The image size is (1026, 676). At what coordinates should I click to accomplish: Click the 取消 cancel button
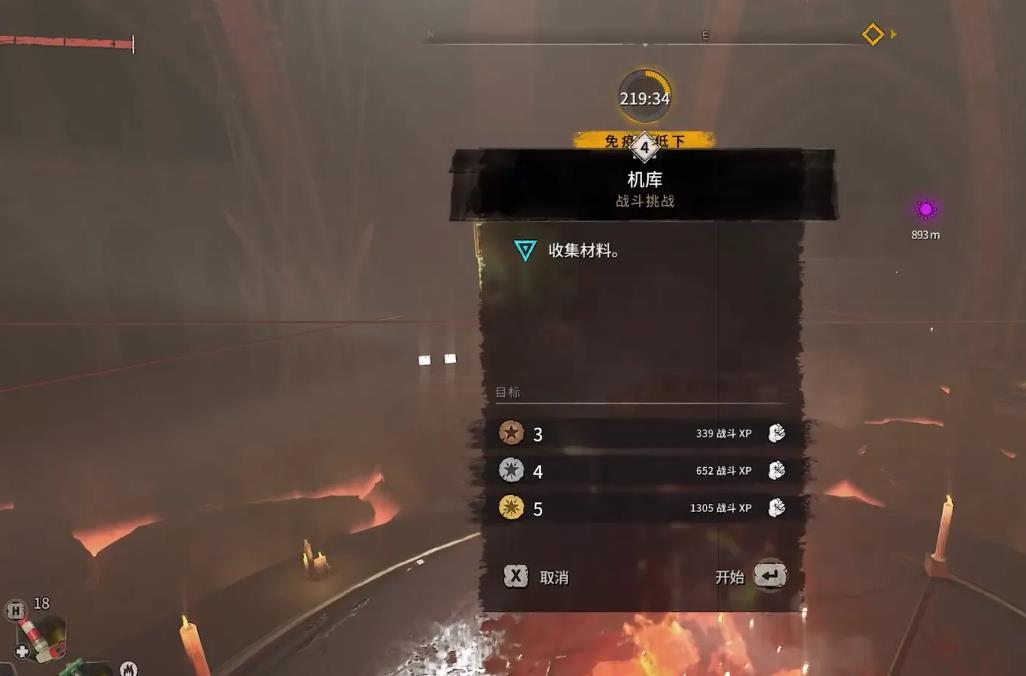pos(537,577)
